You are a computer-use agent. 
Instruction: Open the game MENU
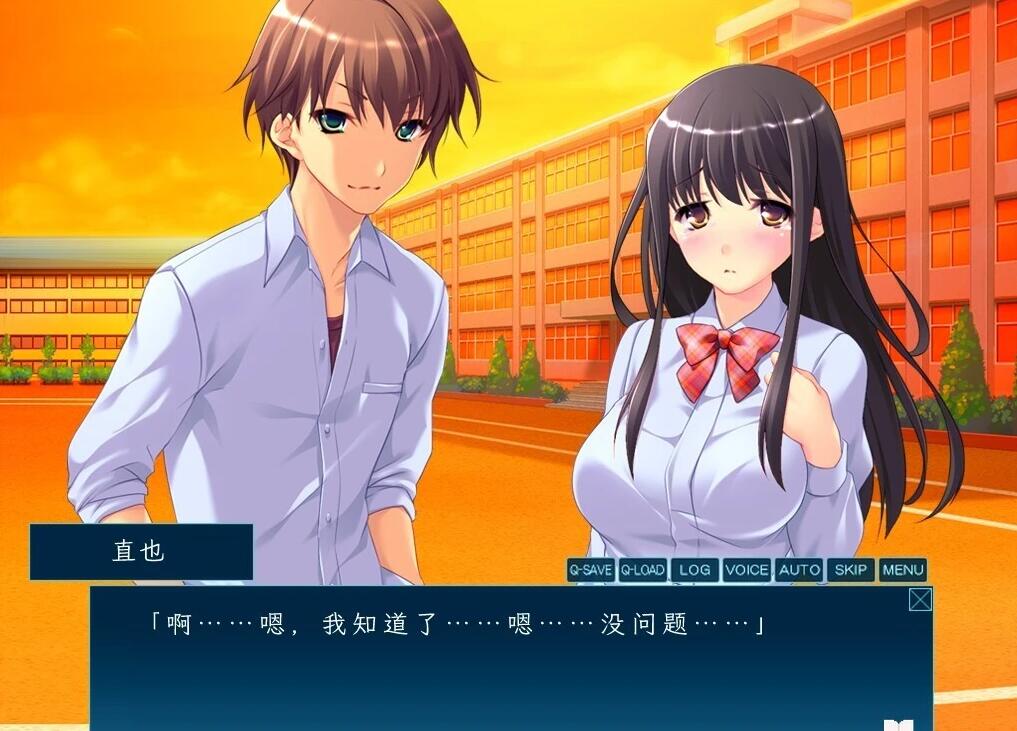point(903,570)
